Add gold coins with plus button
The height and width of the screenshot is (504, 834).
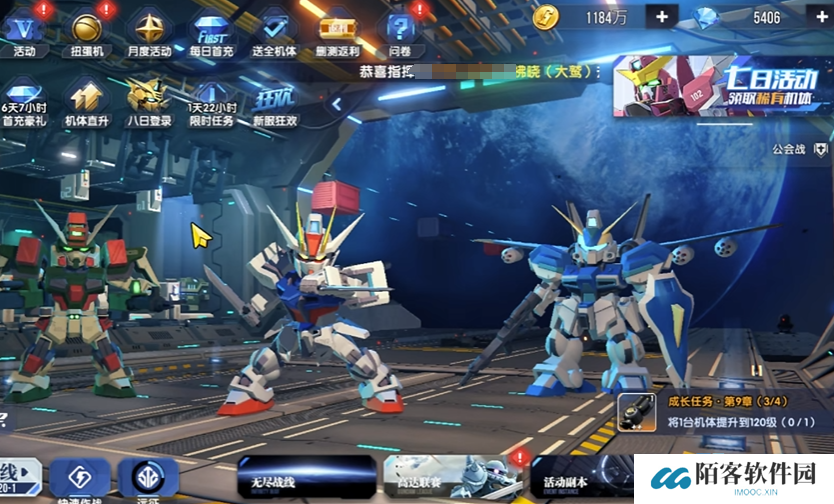click(661, 17)
